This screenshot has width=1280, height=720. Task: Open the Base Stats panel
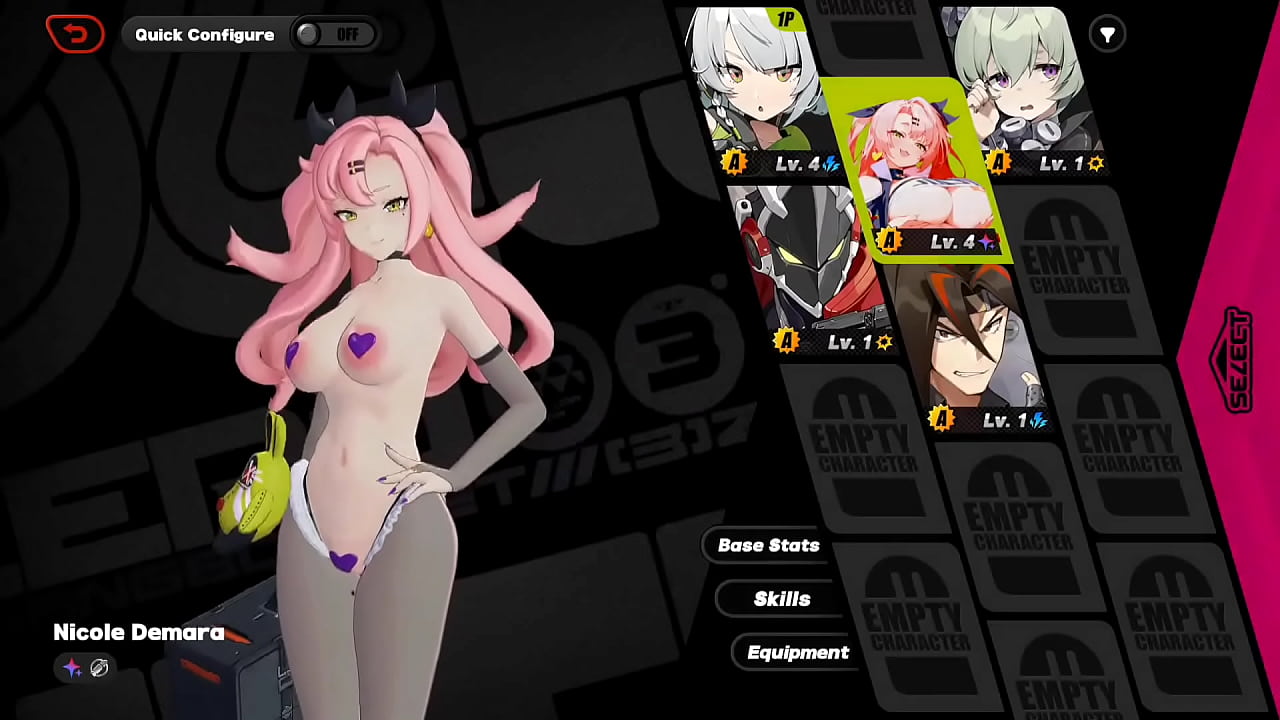[767, 545]
